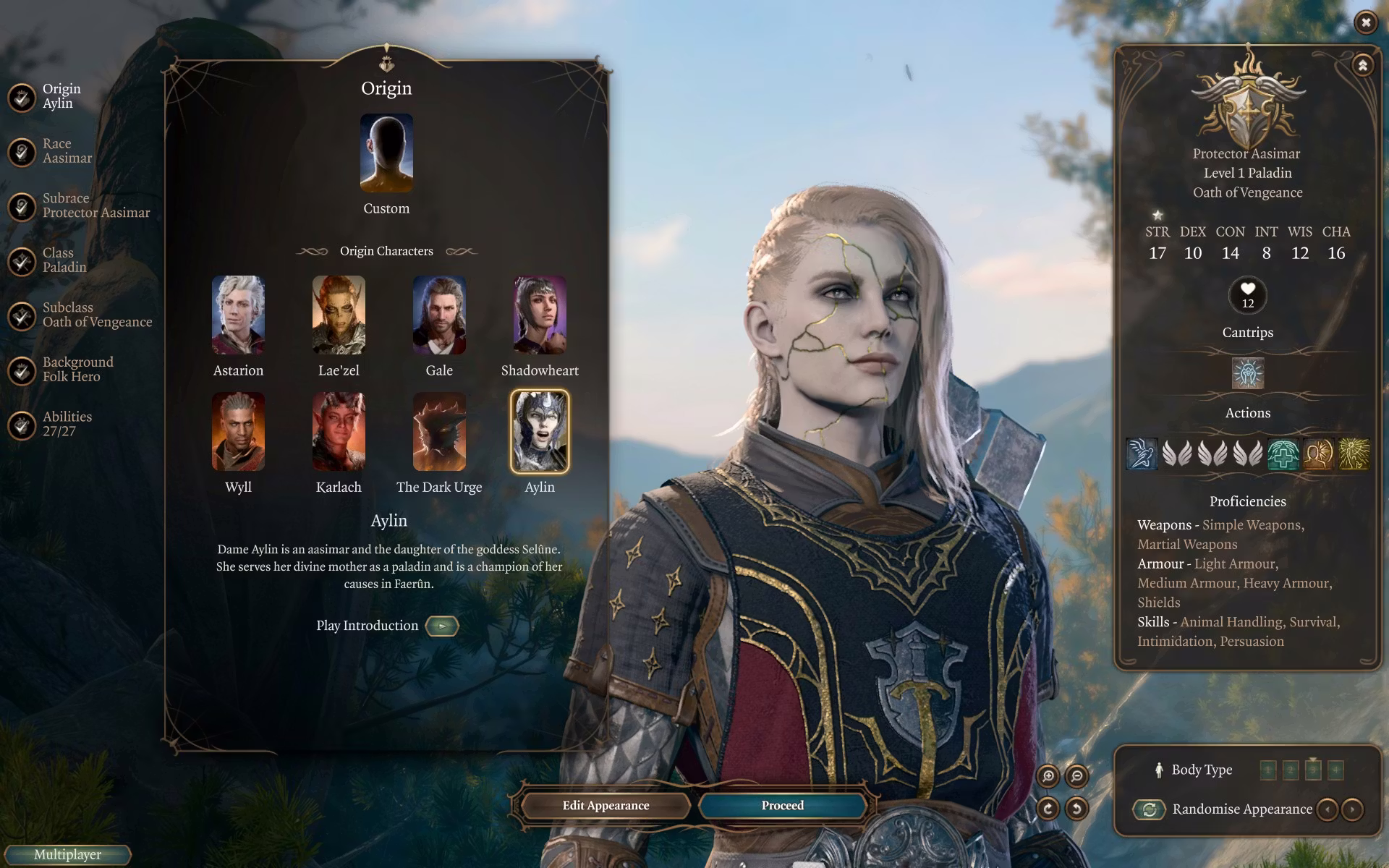Choose Shadowheart as origin character
The image size is (1389, 868).
point(540,315)
